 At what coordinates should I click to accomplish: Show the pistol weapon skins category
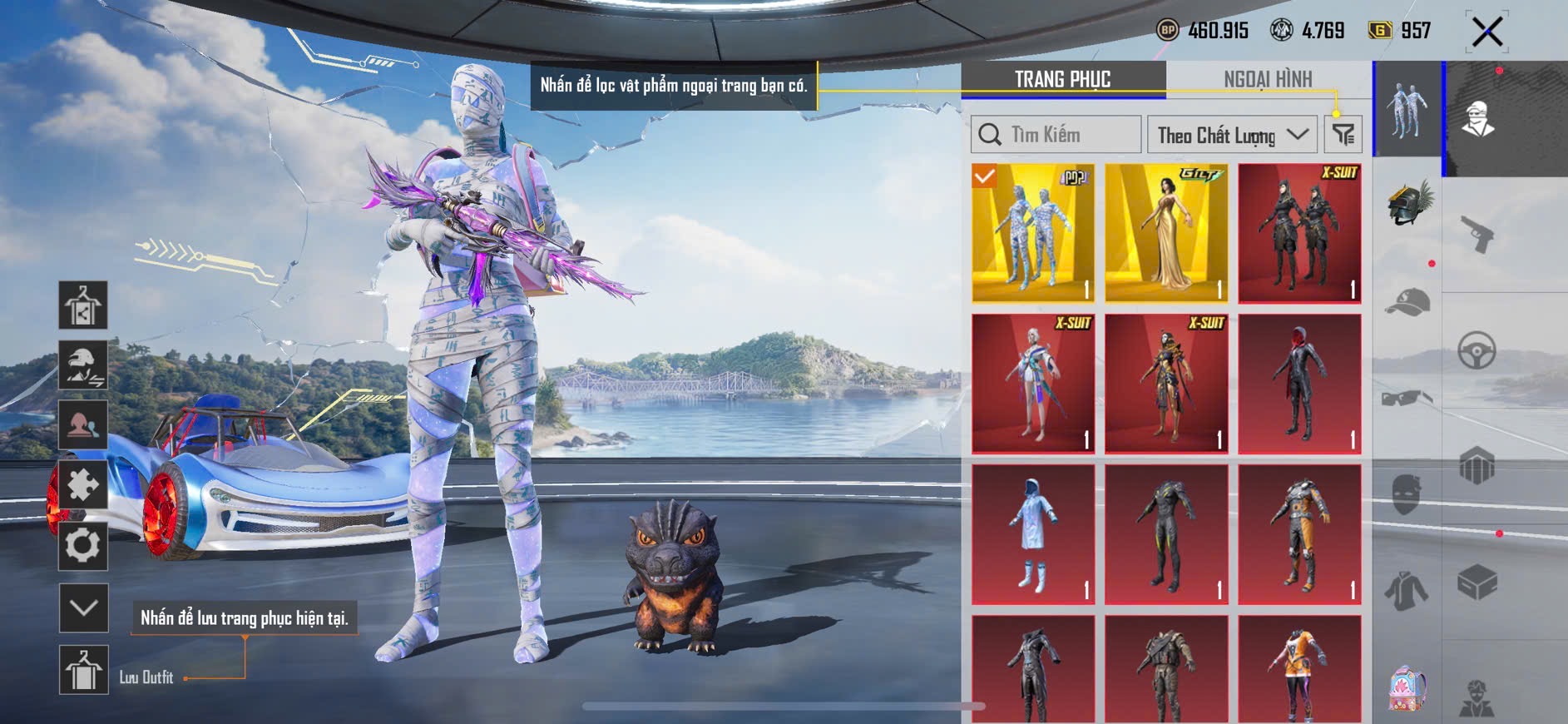[1477, 233]
